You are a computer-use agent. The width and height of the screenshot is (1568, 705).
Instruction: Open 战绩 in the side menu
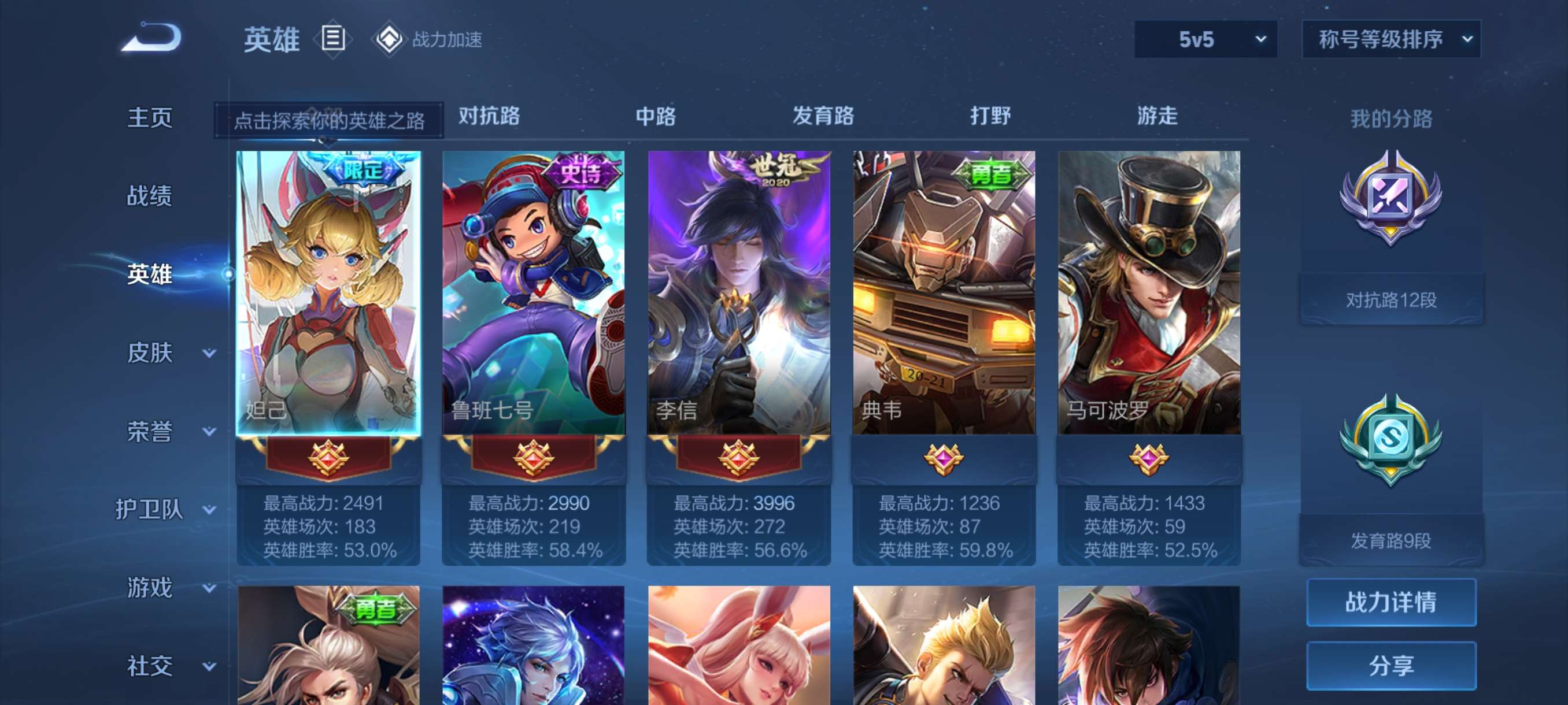(150, 196)
